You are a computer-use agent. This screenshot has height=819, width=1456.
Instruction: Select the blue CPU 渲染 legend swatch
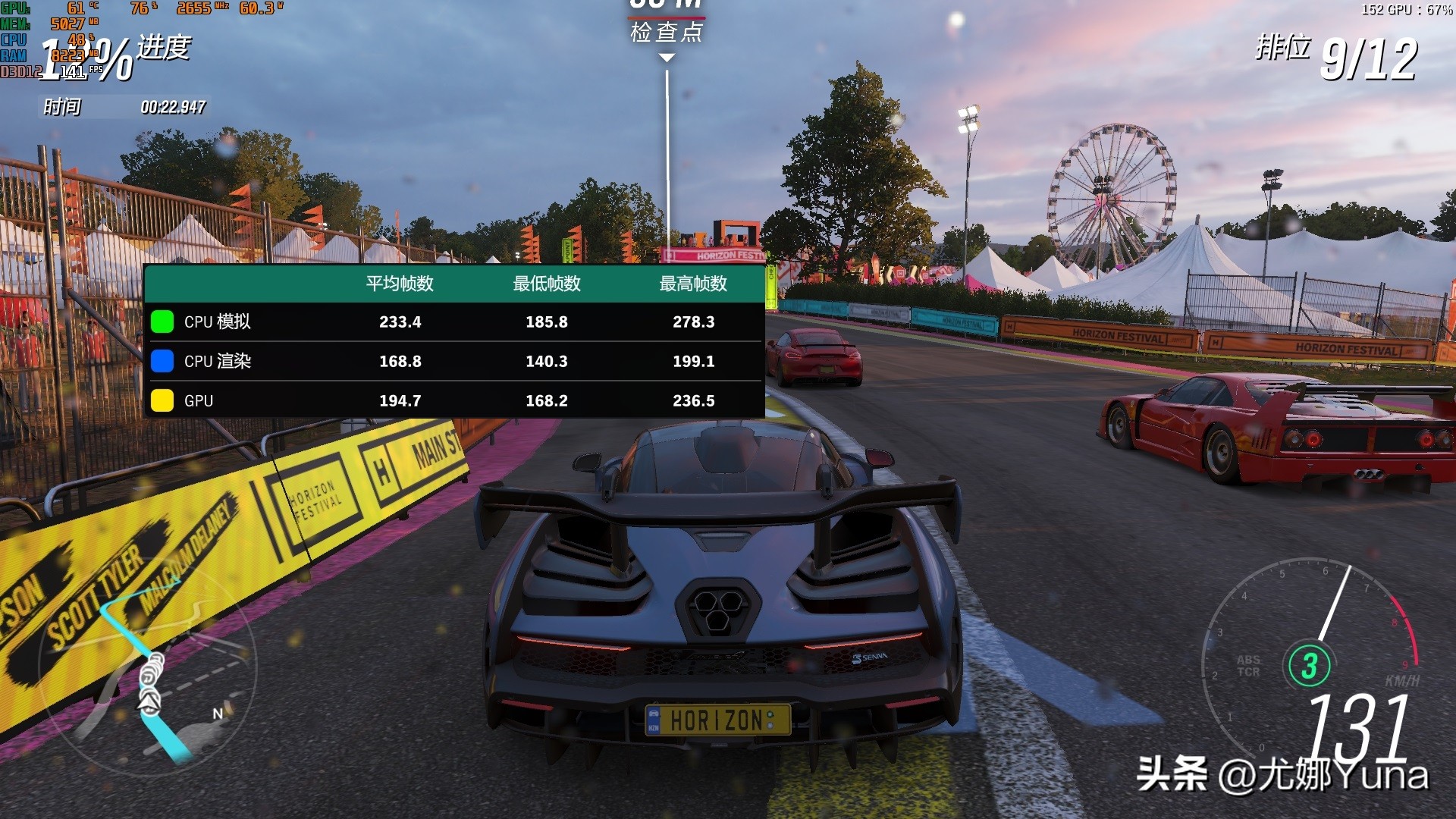click(x=162, y=361)
